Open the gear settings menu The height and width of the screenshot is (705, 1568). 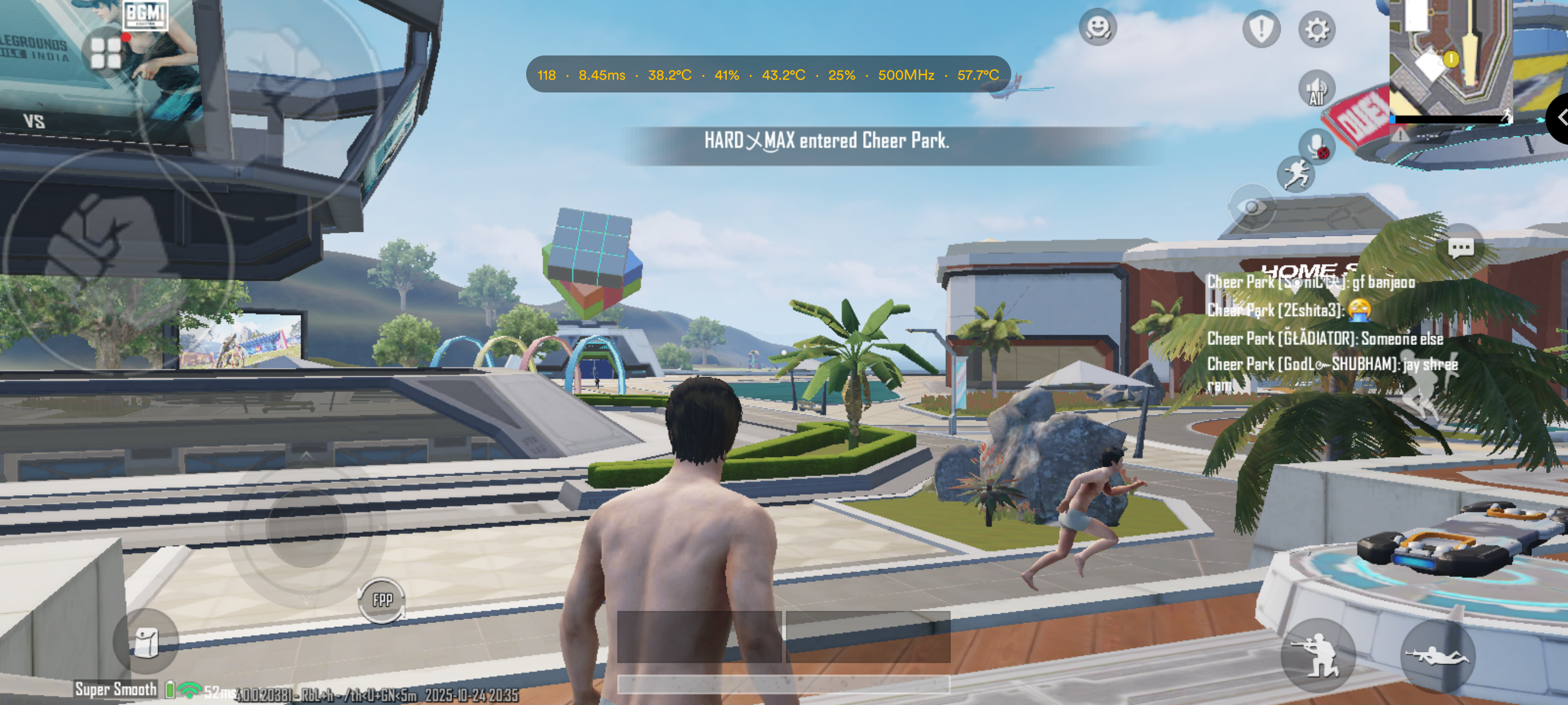tap(1316, 30)
